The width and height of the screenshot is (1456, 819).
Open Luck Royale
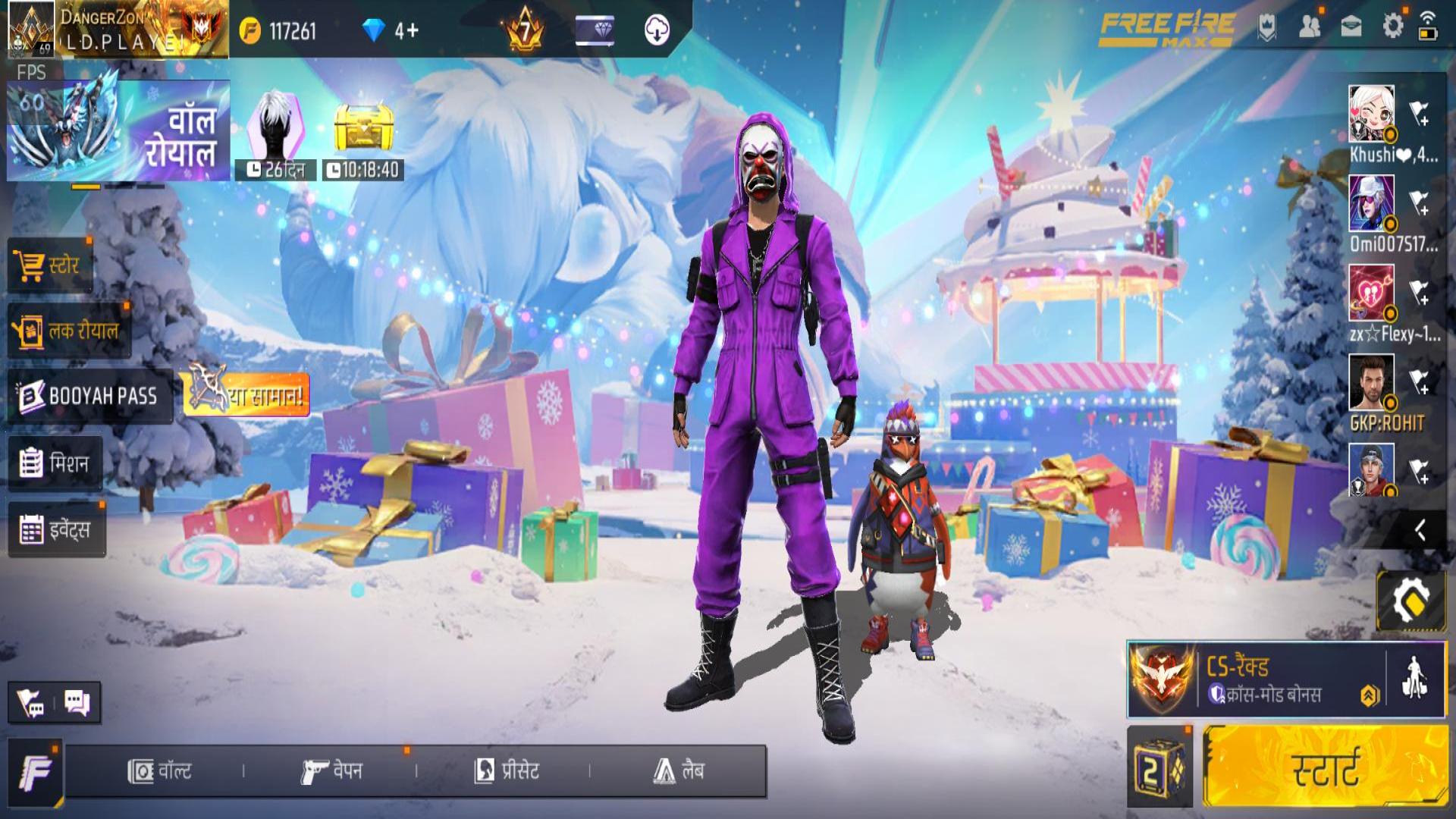click(68, 331)
